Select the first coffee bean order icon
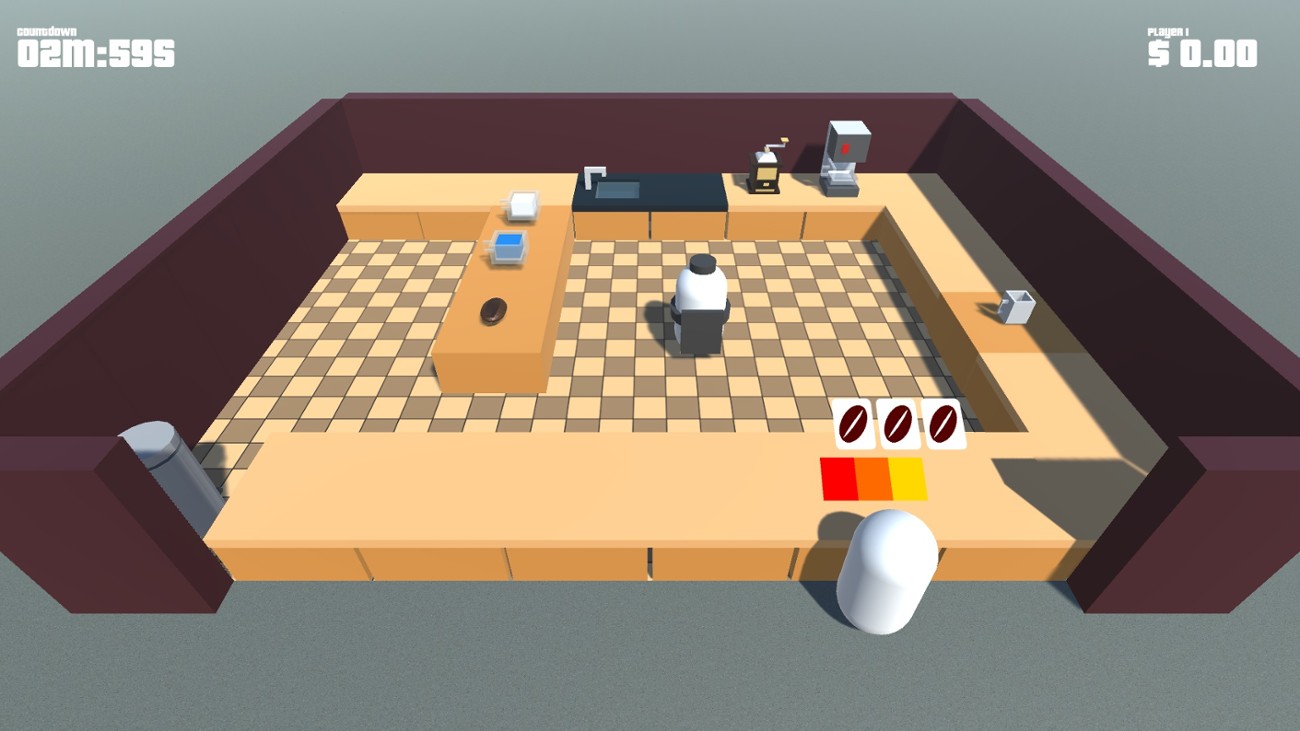 pyautogui.click(x=852, y=424)
